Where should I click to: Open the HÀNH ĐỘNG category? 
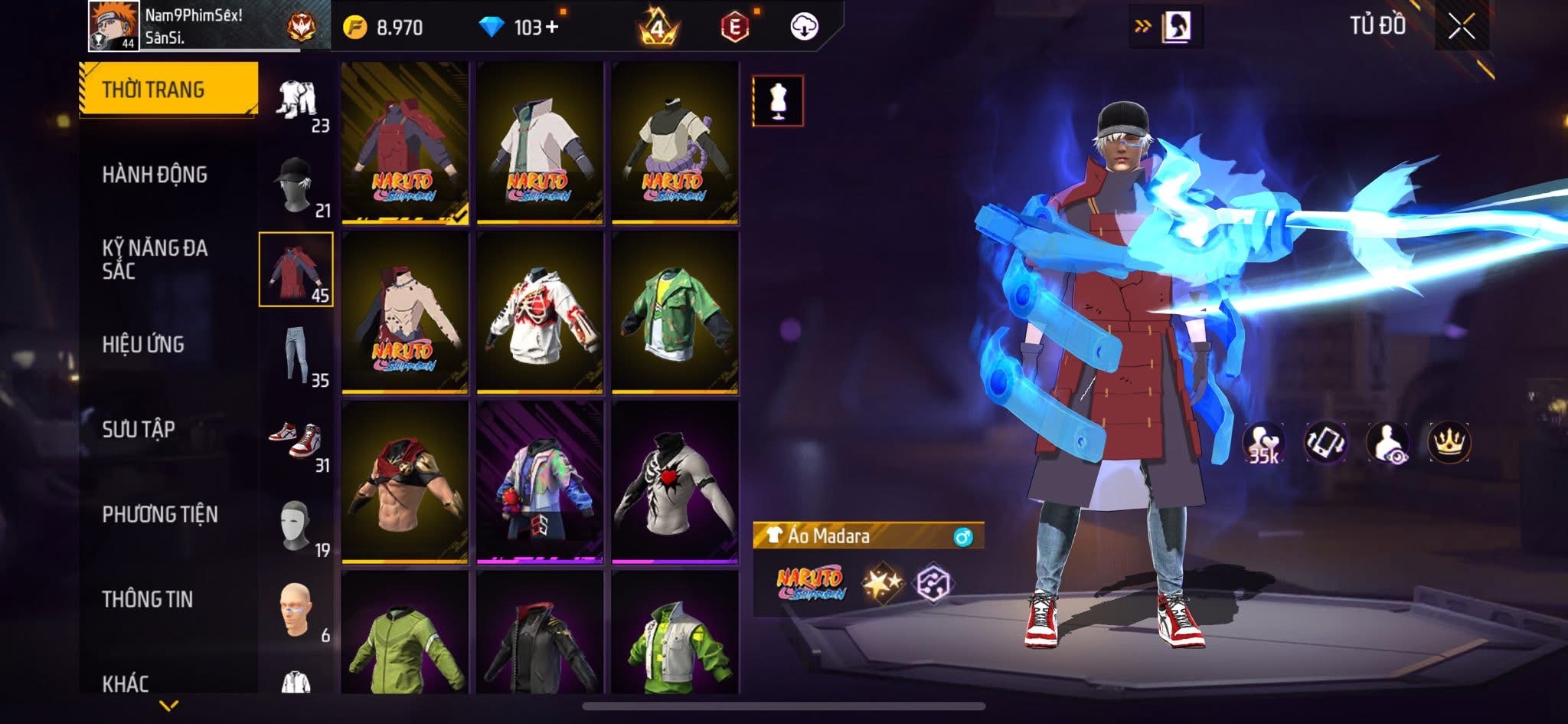coord(155,175)
